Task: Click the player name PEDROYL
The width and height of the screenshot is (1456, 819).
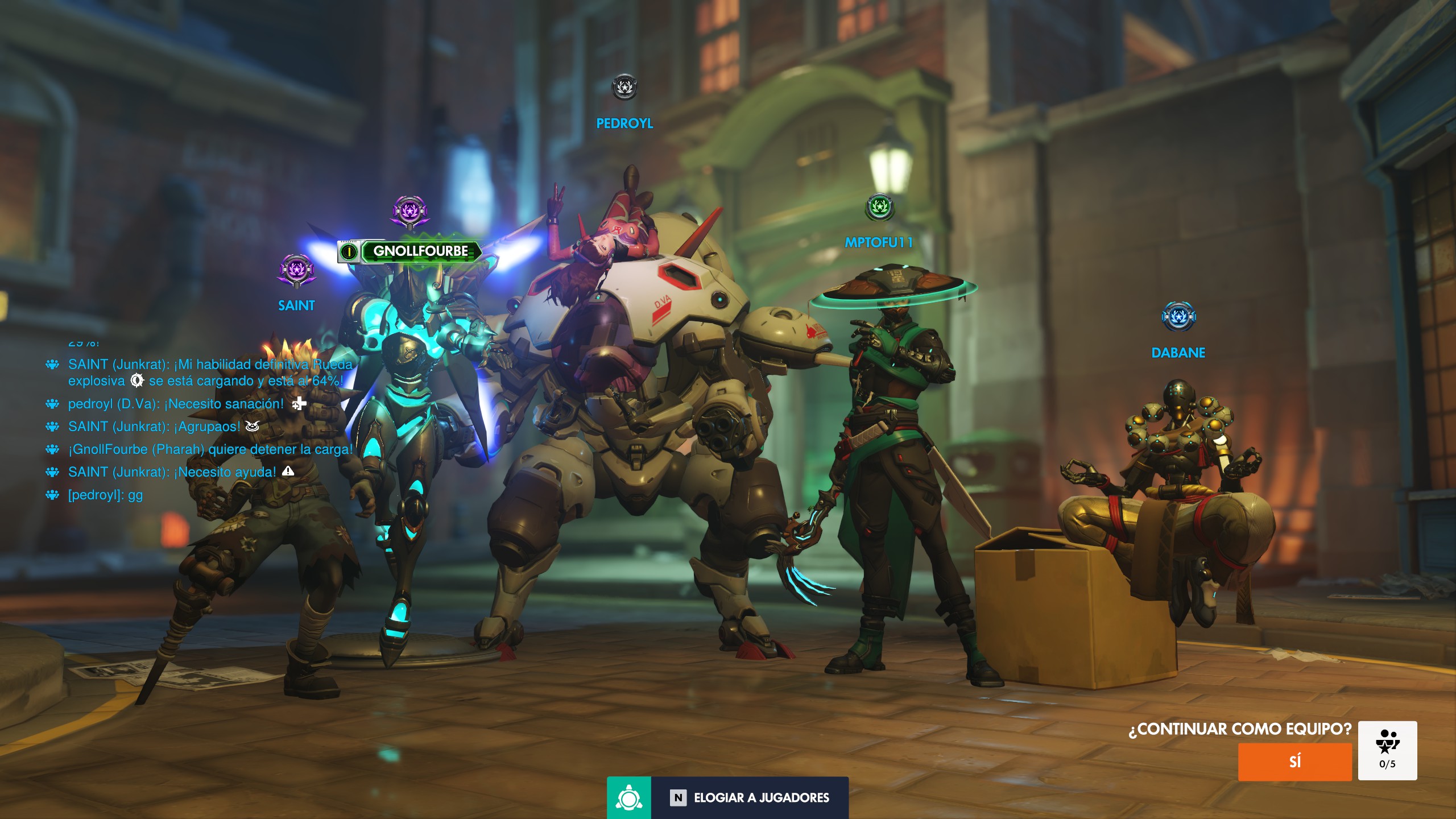Action: [x=624, y=123]
